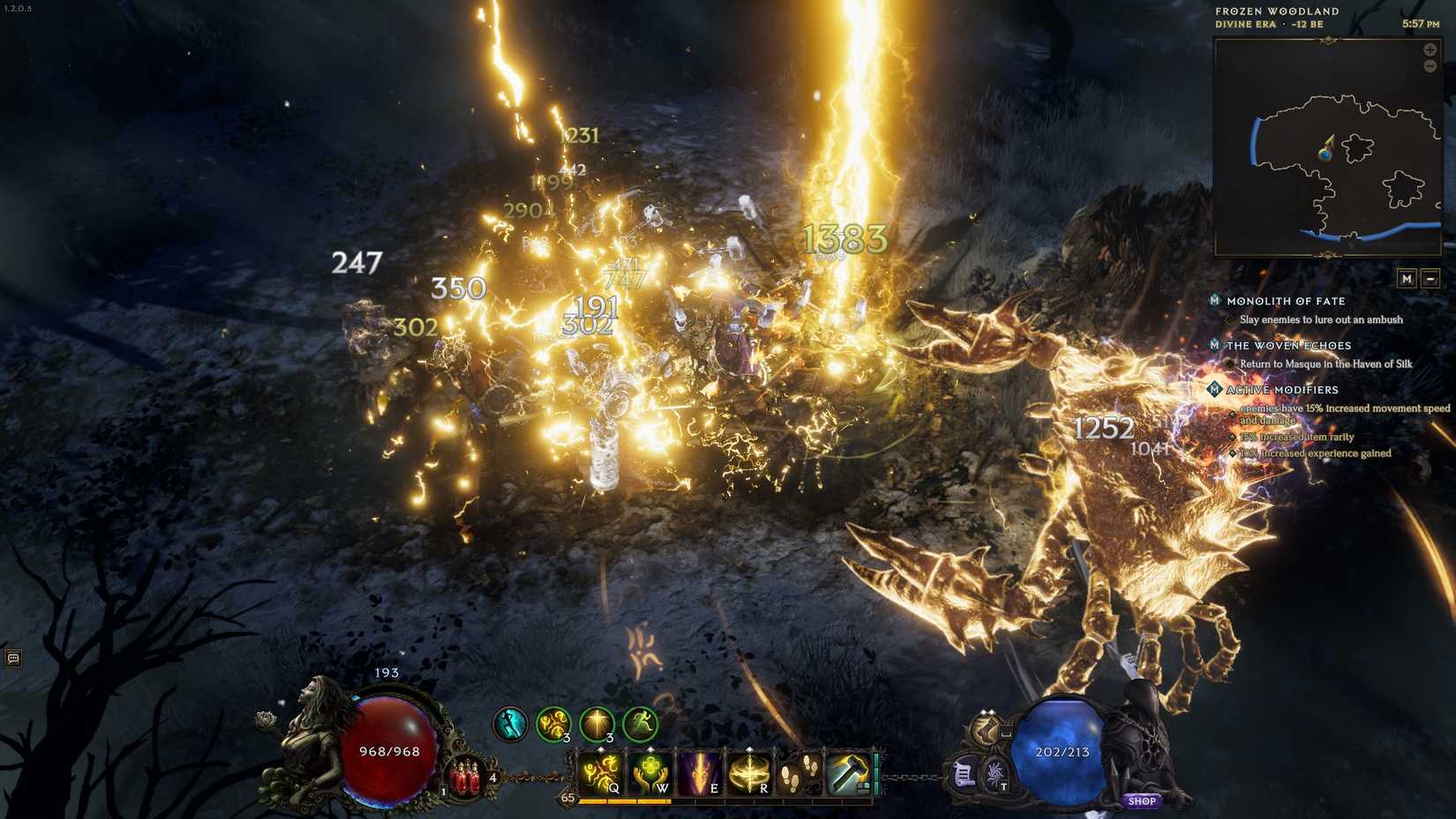1456x819 pixels.
Task: Use the E smite skill slot
Action: click(702, 772)
